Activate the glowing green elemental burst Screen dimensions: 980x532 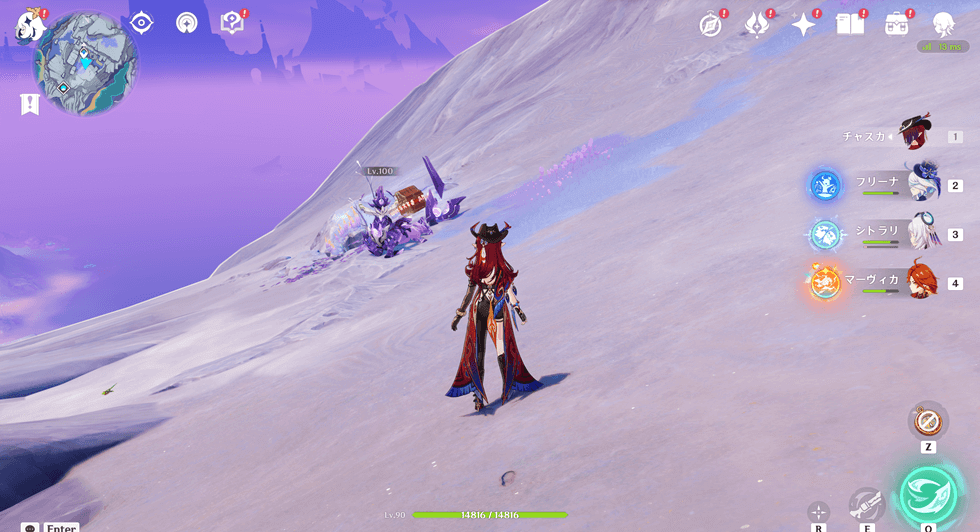tap(928, 494)
